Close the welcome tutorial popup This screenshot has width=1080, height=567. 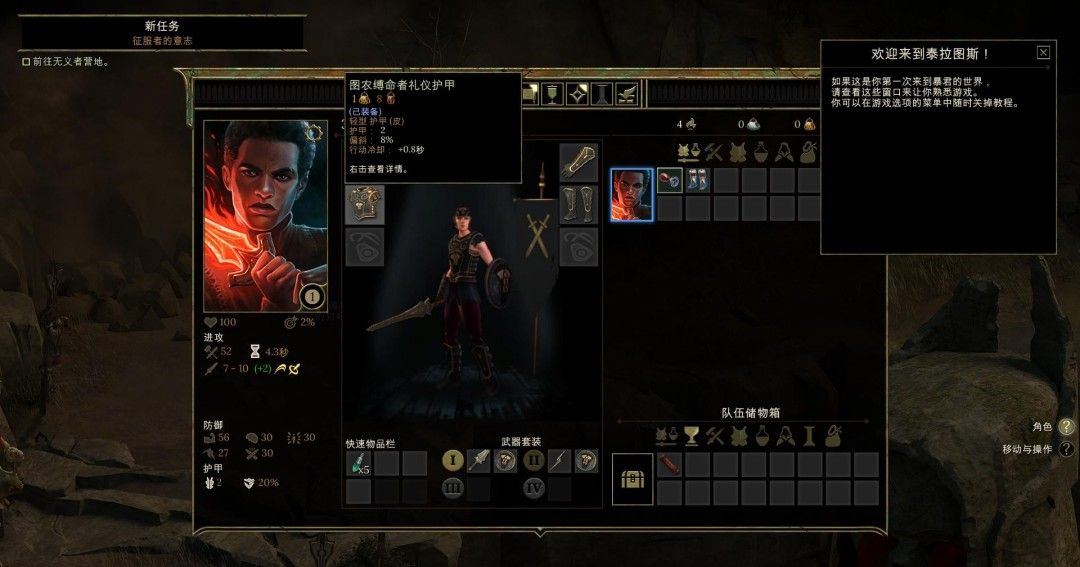pos(1043,52)
